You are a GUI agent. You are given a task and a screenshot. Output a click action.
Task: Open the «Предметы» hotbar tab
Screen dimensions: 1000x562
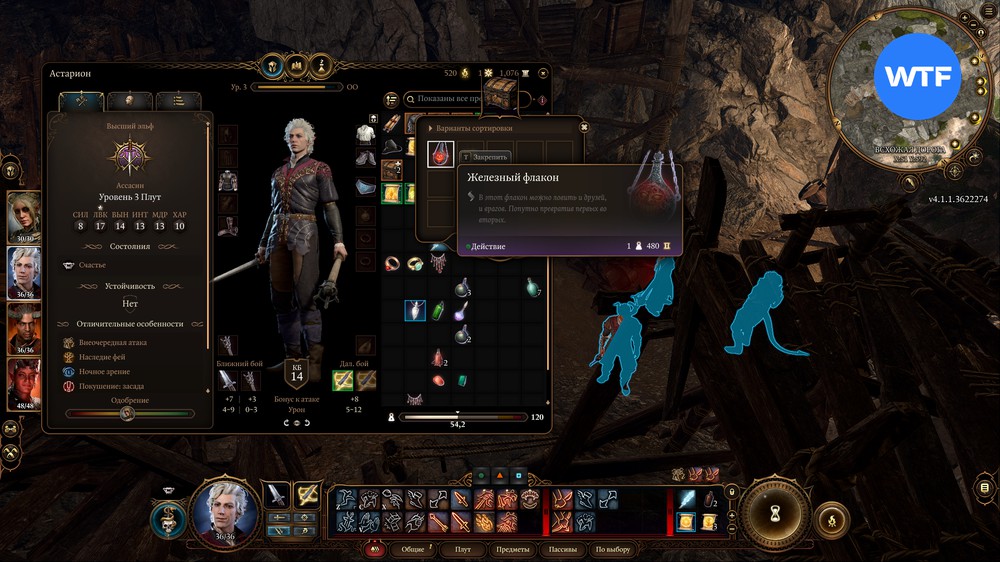pyautogui.click(x=512, y=550)
